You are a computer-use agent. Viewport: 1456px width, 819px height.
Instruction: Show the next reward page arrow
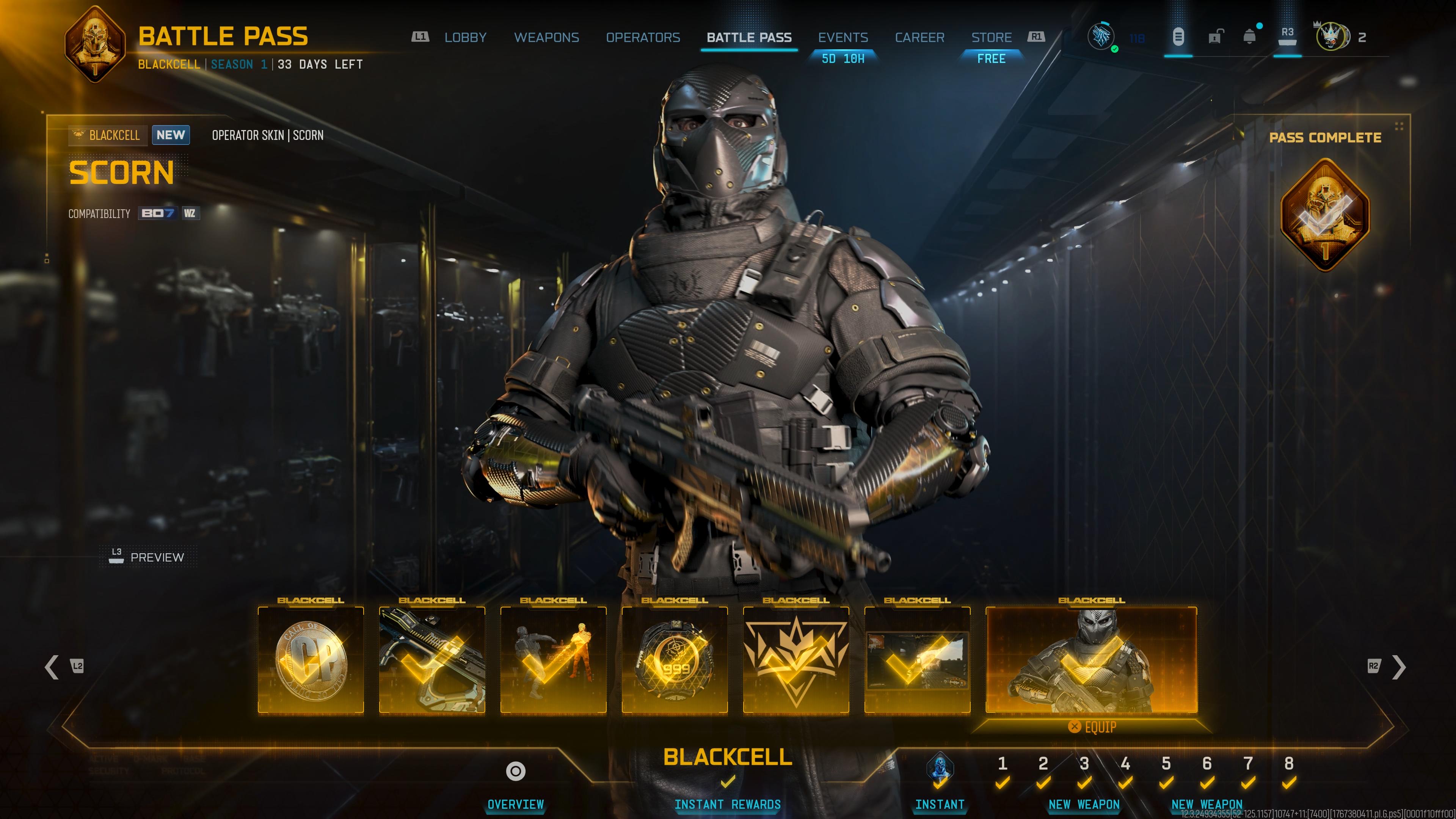[x=1398, y=667]
